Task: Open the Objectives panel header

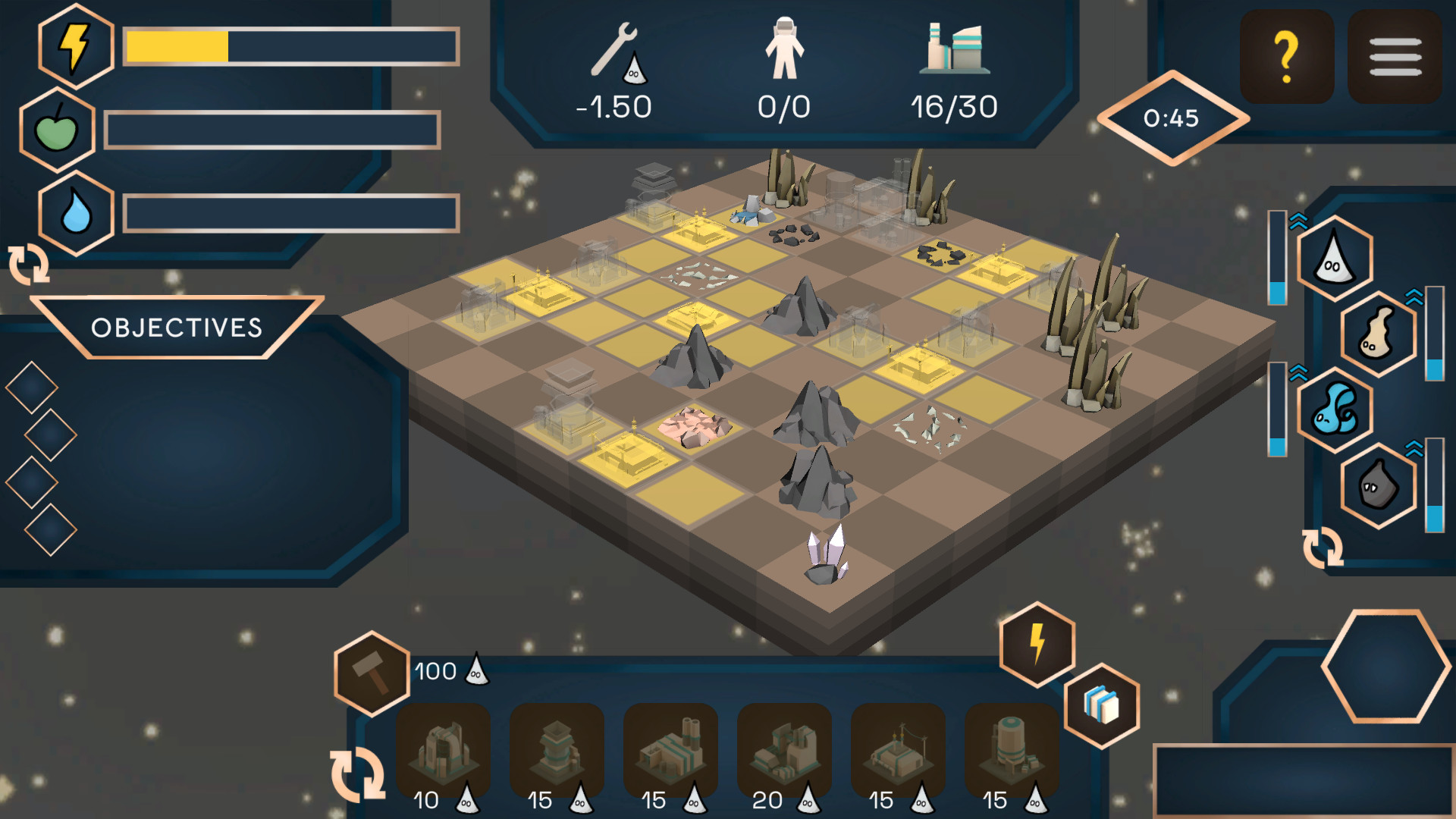Action: pyautogui.click(x=176, y=328)
